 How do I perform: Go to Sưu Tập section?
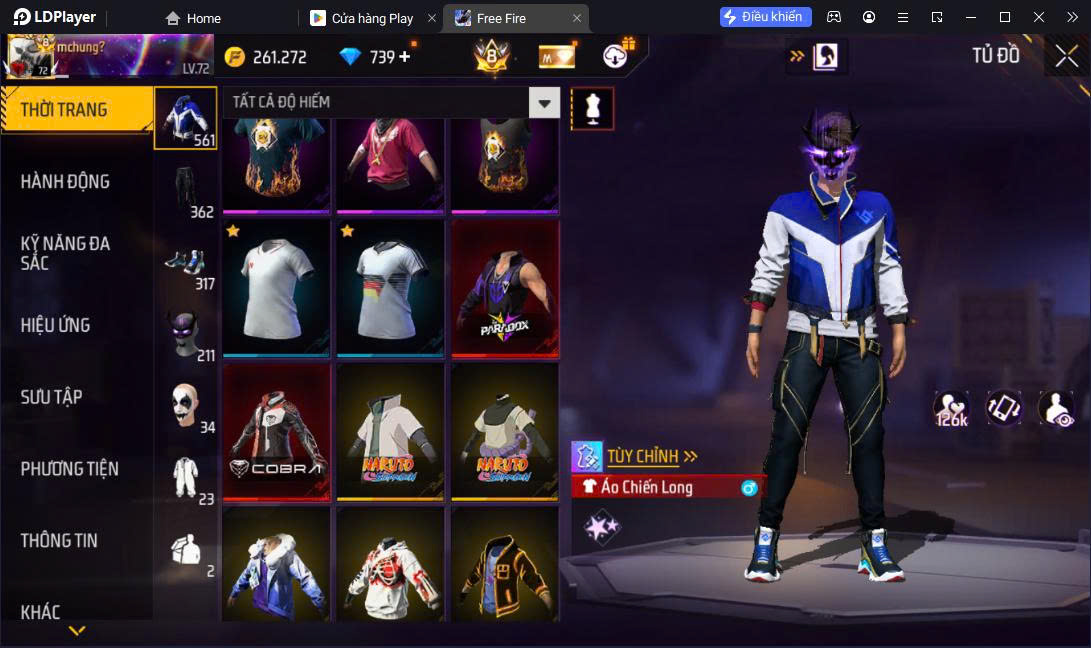pos(51,397)
